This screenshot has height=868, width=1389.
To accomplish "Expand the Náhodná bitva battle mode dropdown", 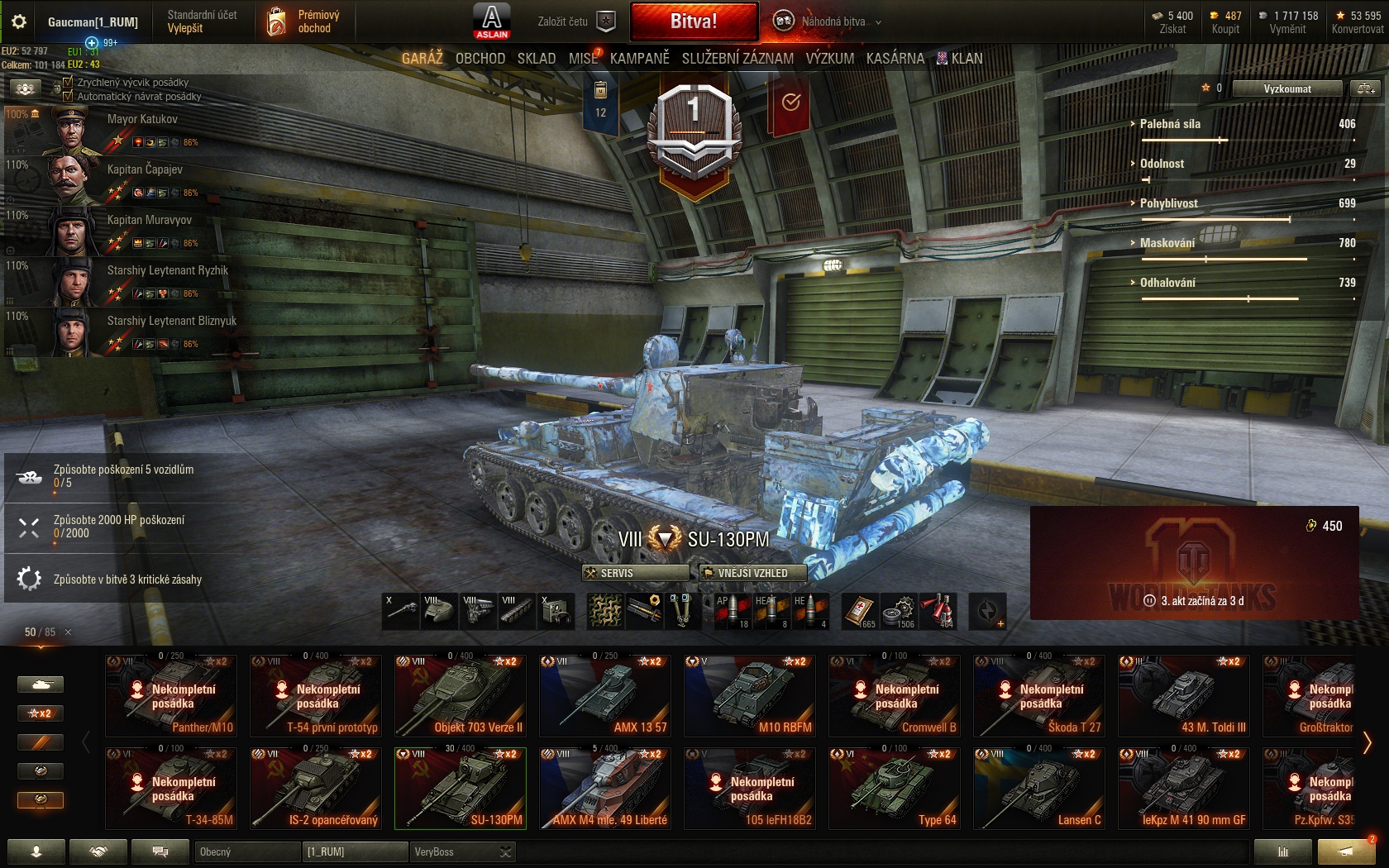I will point(878,22).
